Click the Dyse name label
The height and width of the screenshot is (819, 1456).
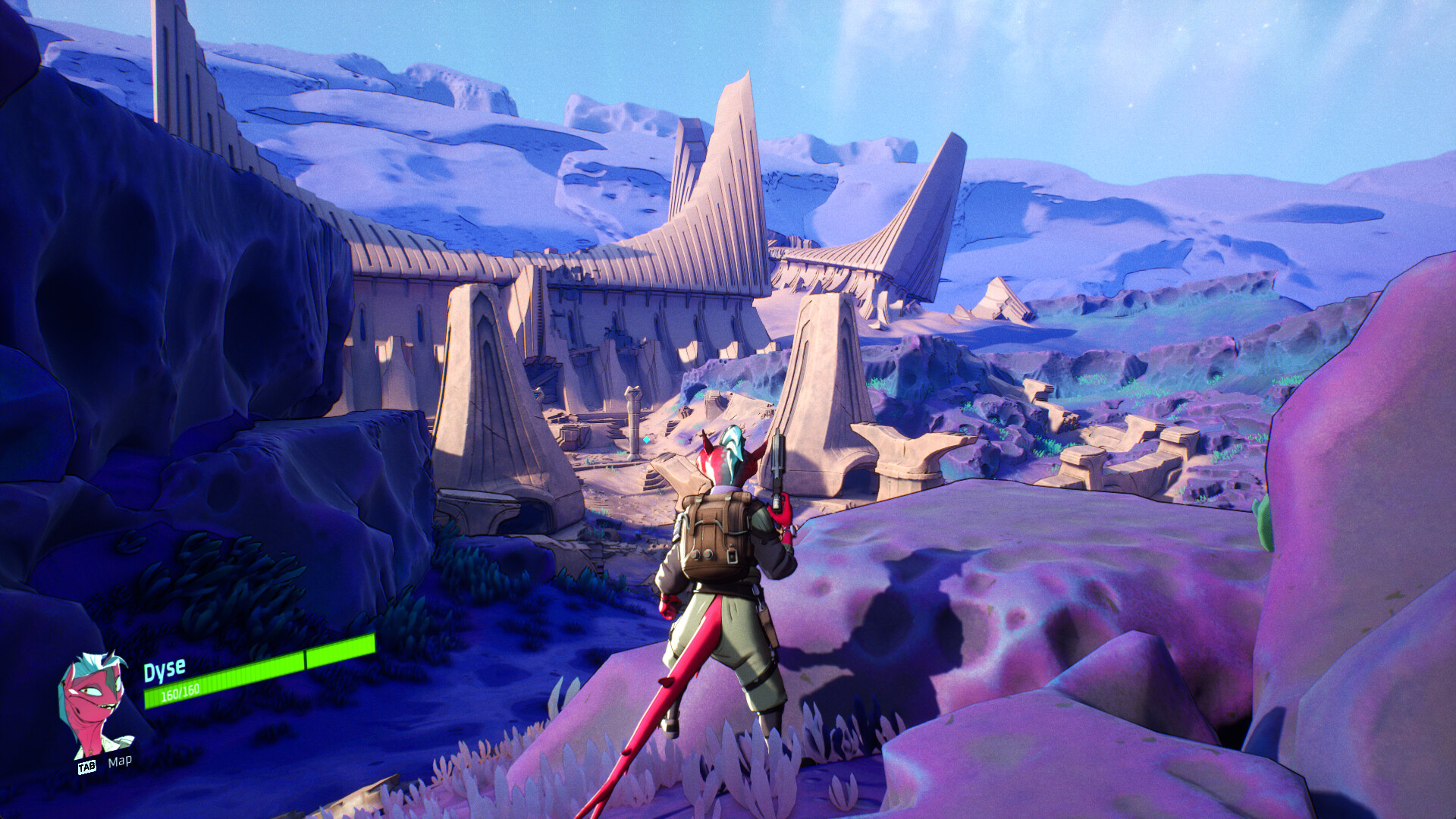pos(164,668)
